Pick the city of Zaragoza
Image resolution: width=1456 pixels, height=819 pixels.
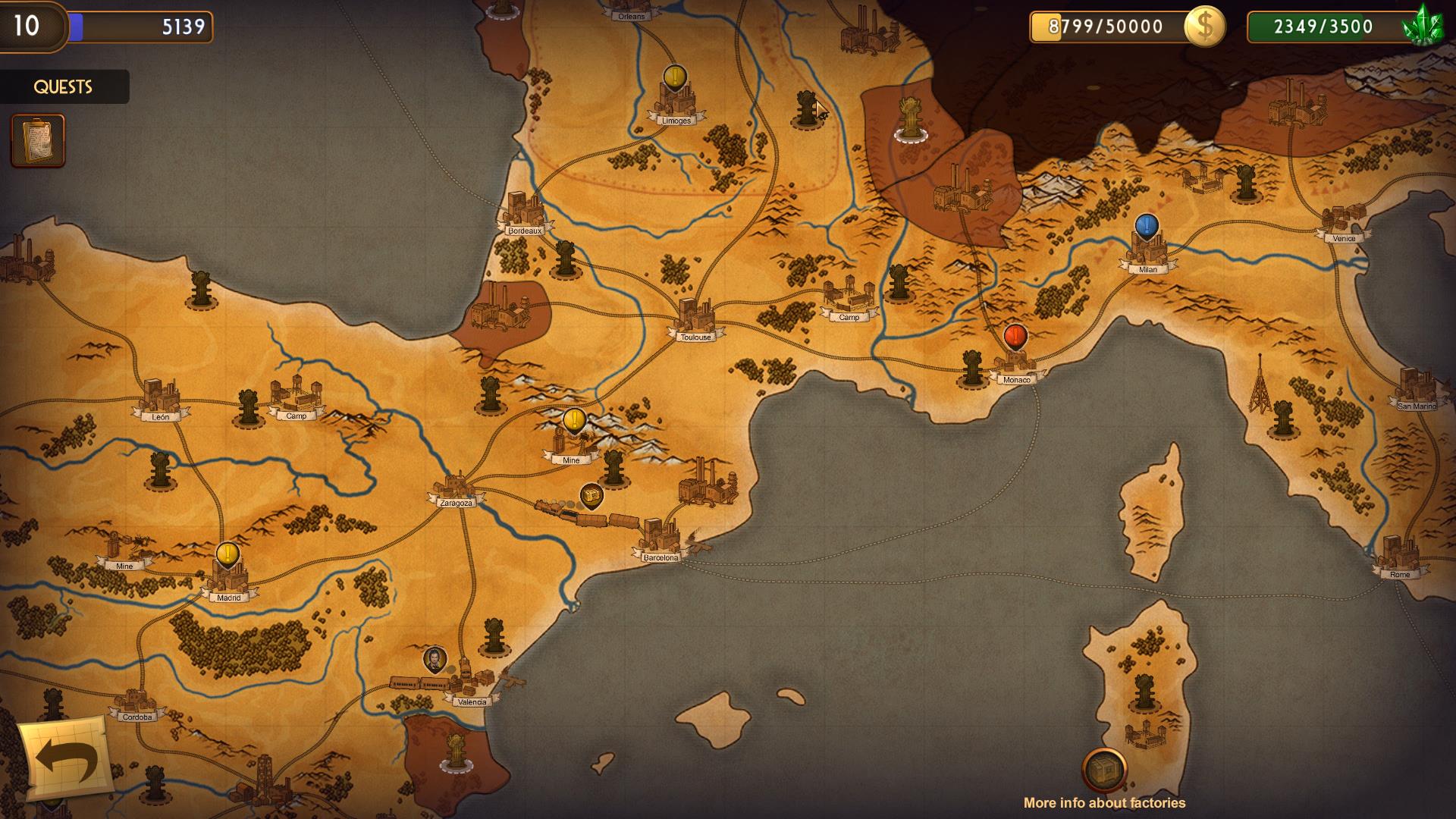455,489
